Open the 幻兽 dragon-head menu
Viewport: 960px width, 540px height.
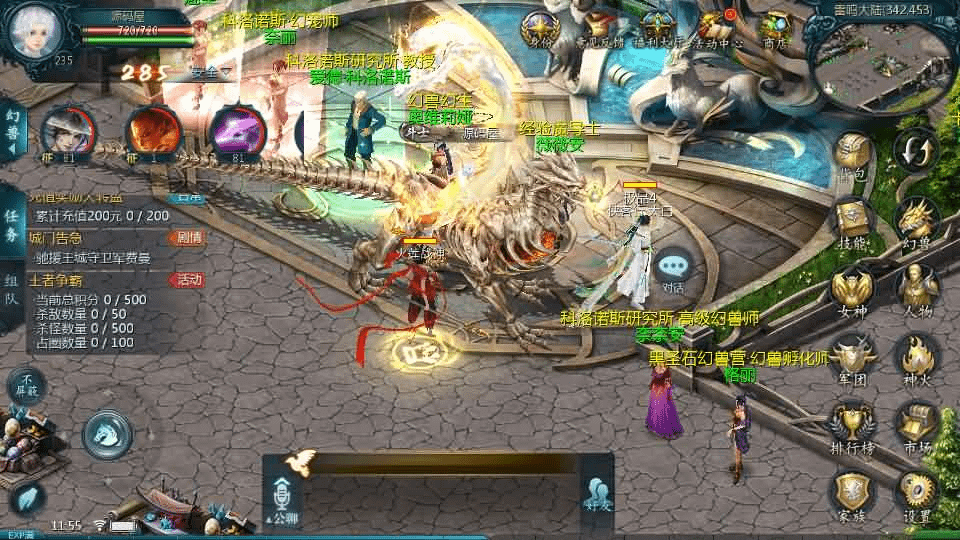point(916,222)
